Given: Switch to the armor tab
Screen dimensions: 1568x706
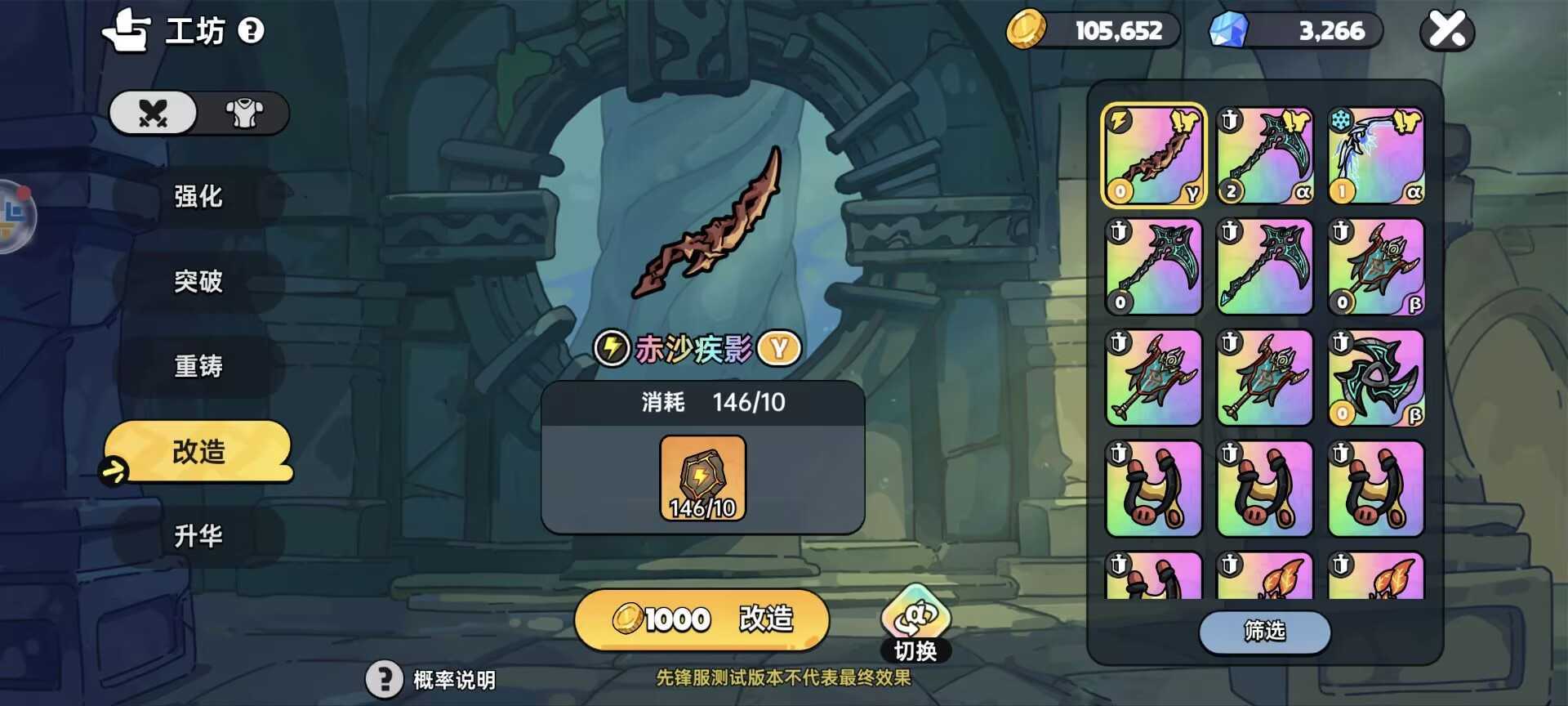Looking at the screenshot, I should pos(243,114).
